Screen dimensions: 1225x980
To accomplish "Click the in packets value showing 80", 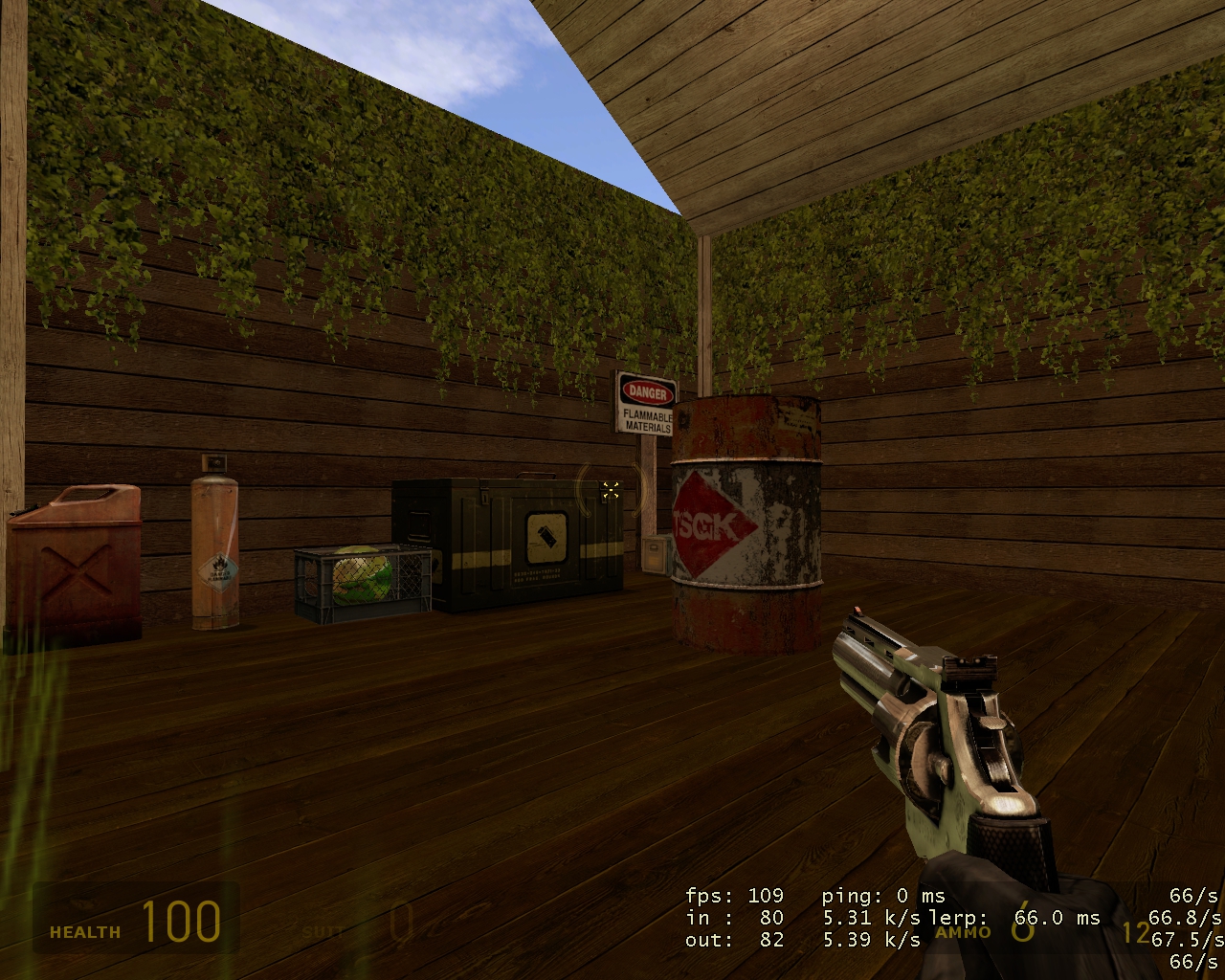I will pos(737,917).
